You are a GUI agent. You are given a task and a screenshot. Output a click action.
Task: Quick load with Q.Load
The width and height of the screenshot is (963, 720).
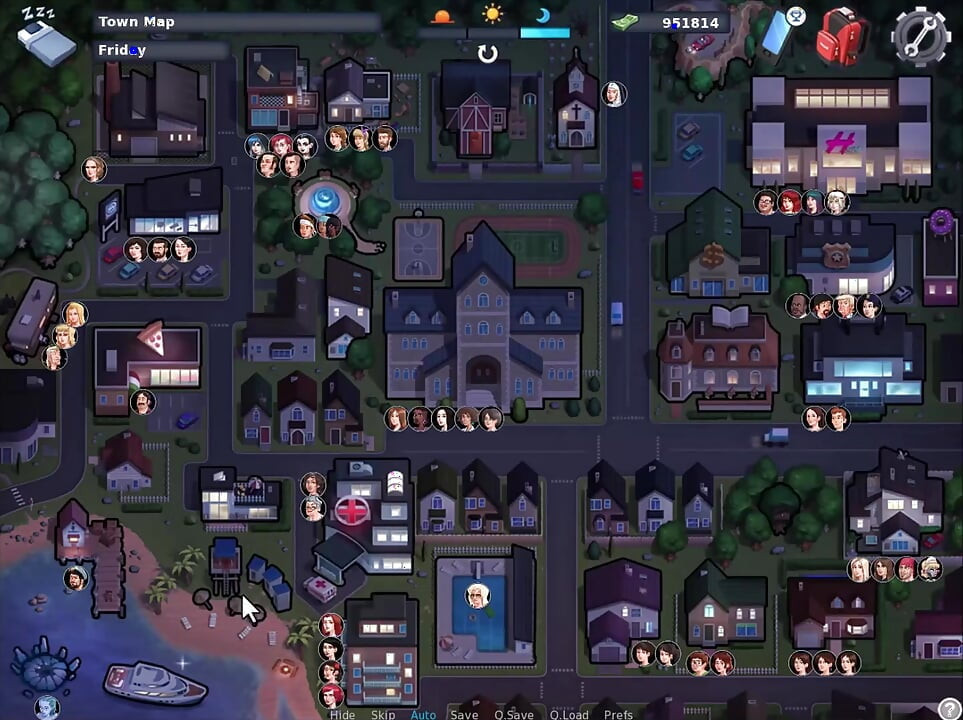click(x=568, y=714)
